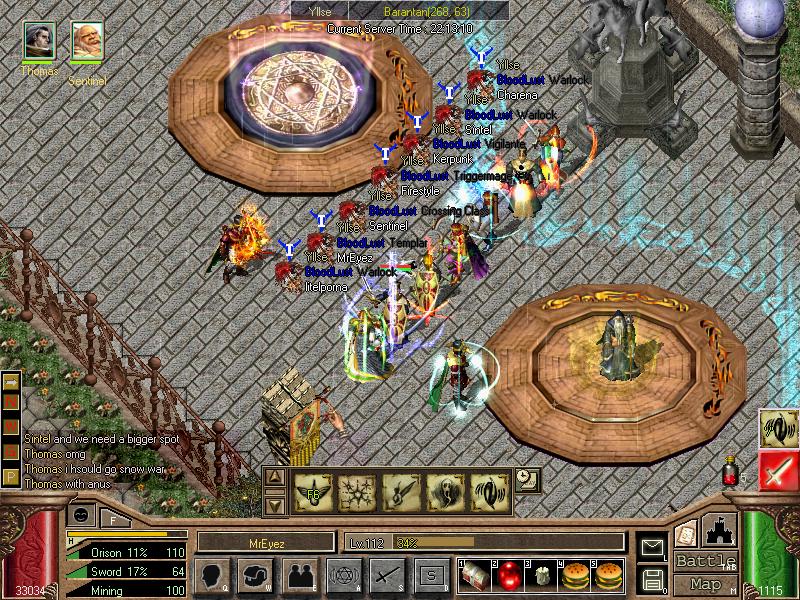Select Sentinel's party portrait

[x=87, y=42]
